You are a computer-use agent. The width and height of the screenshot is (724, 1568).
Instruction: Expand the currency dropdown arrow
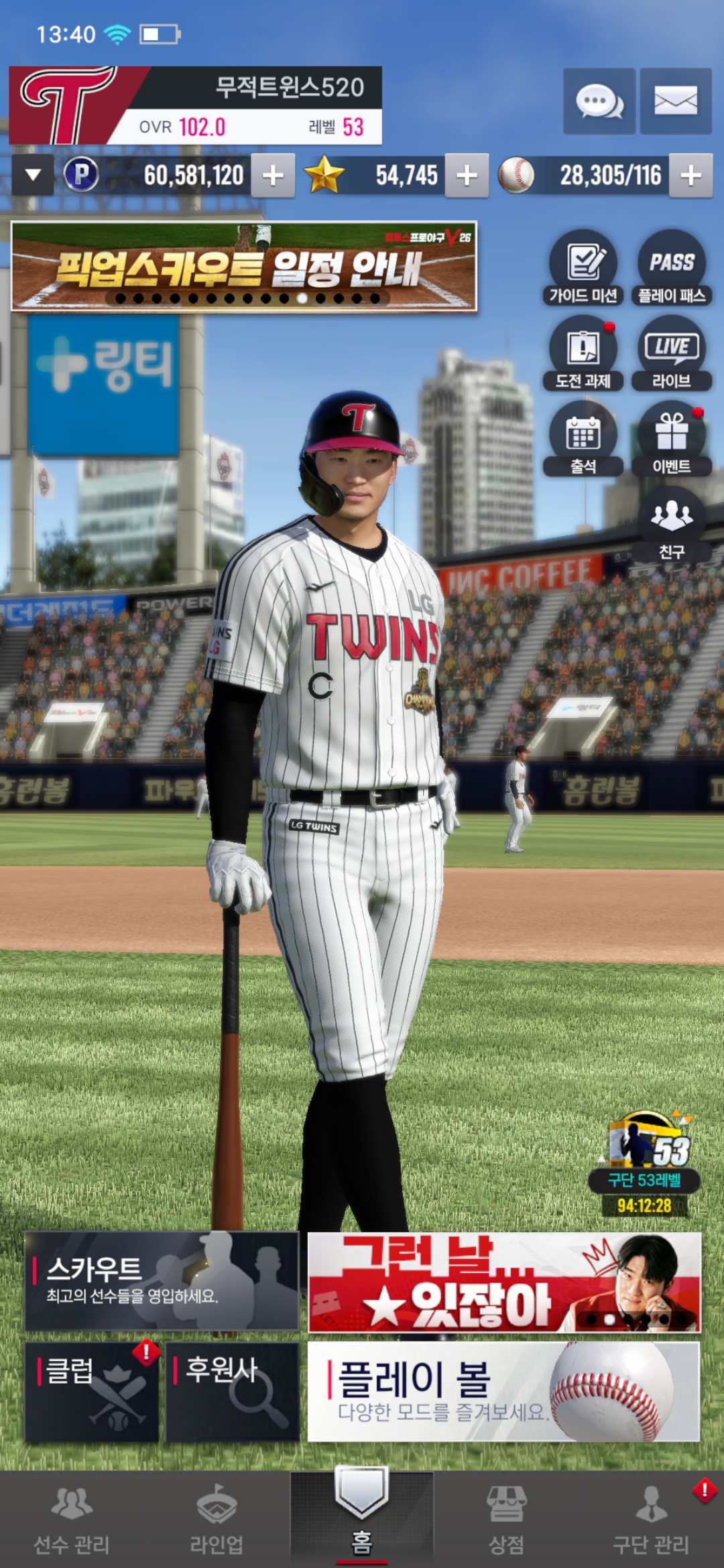pos(33,176)
